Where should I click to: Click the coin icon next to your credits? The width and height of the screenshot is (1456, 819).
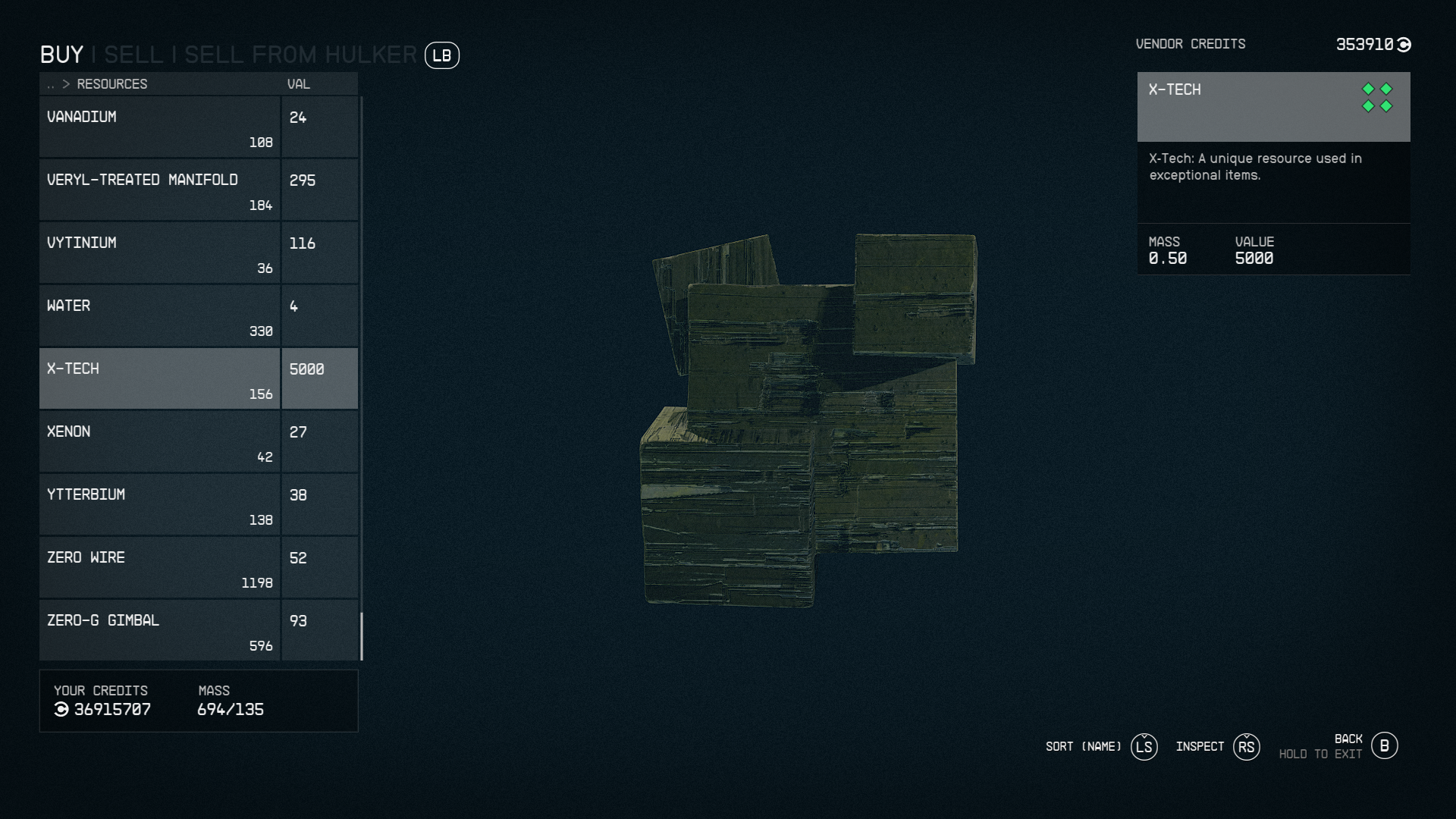click(62, 710)
